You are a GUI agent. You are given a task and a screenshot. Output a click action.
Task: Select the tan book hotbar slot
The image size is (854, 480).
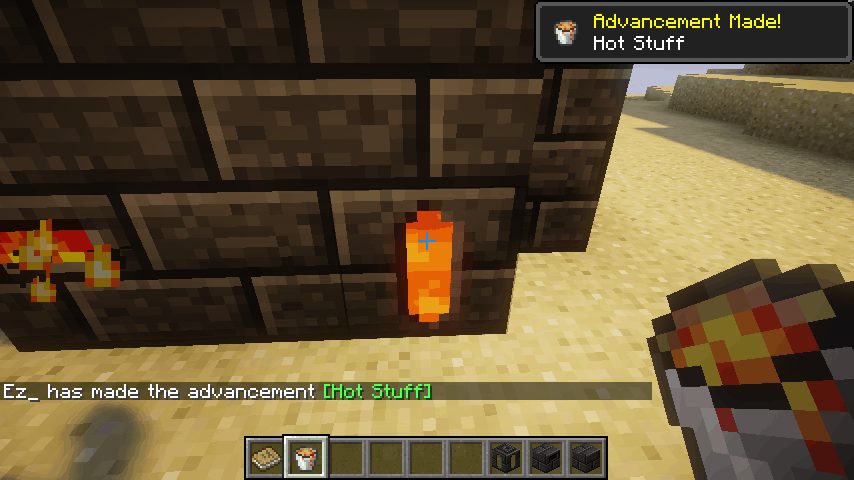point(265,458)
